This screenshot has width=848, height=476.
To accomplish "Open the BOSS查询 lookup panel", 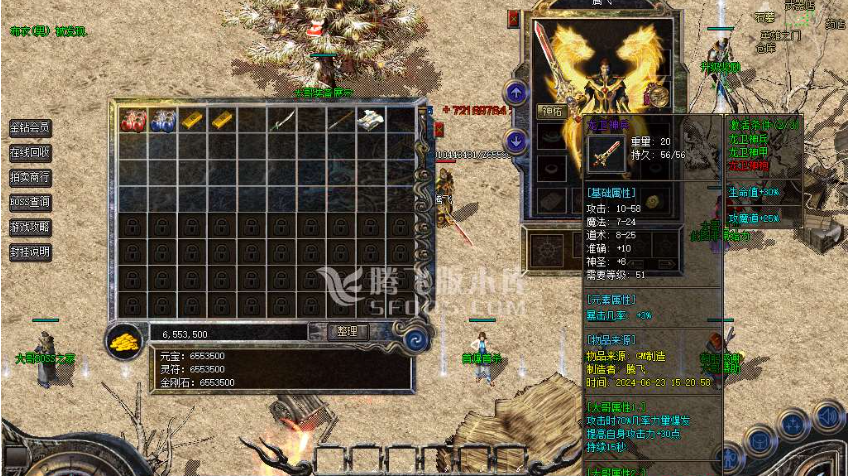I will pos(30,202).
